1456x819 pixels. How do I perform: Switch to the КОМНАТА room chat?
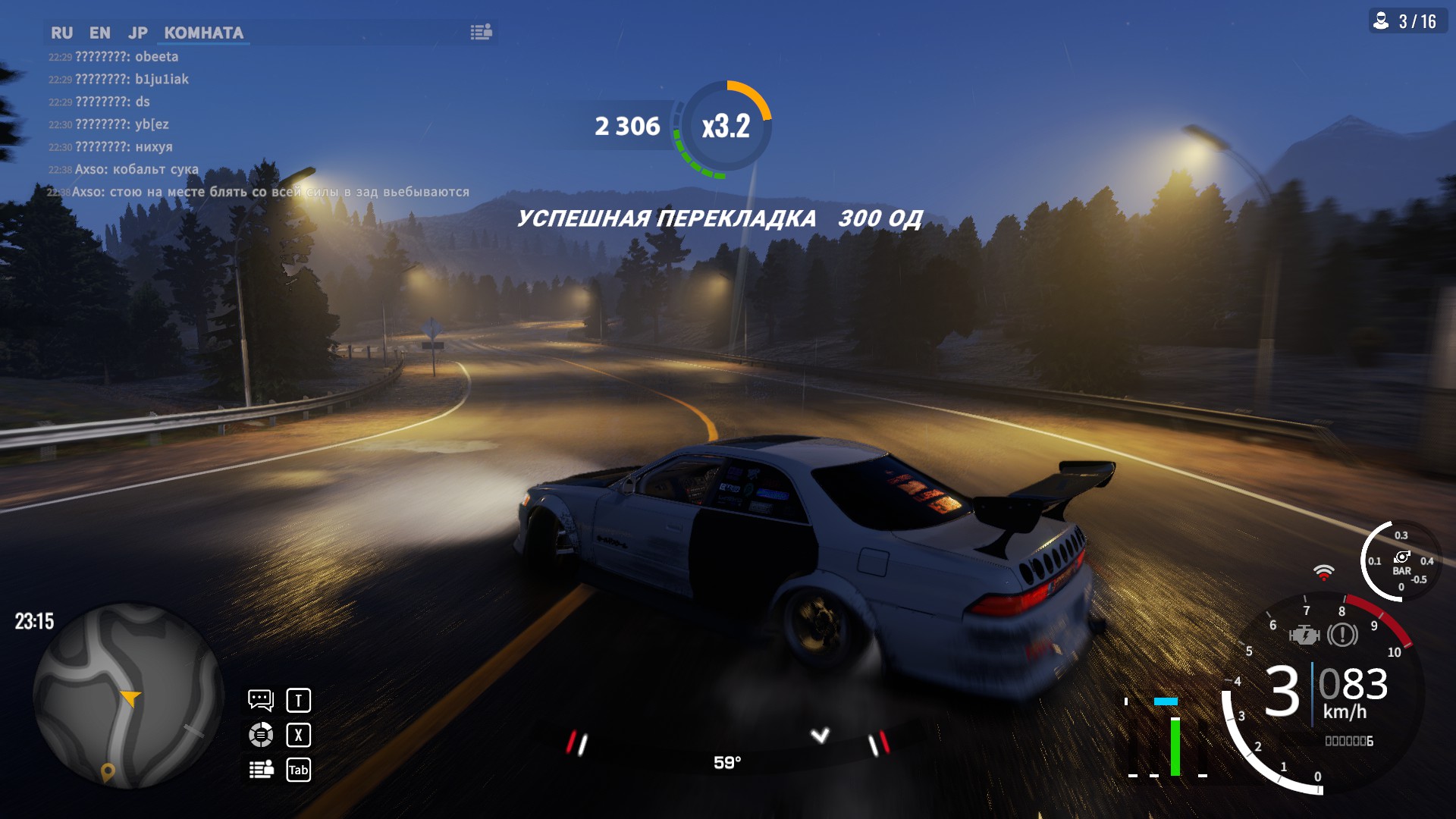click(x=203, y=33)
